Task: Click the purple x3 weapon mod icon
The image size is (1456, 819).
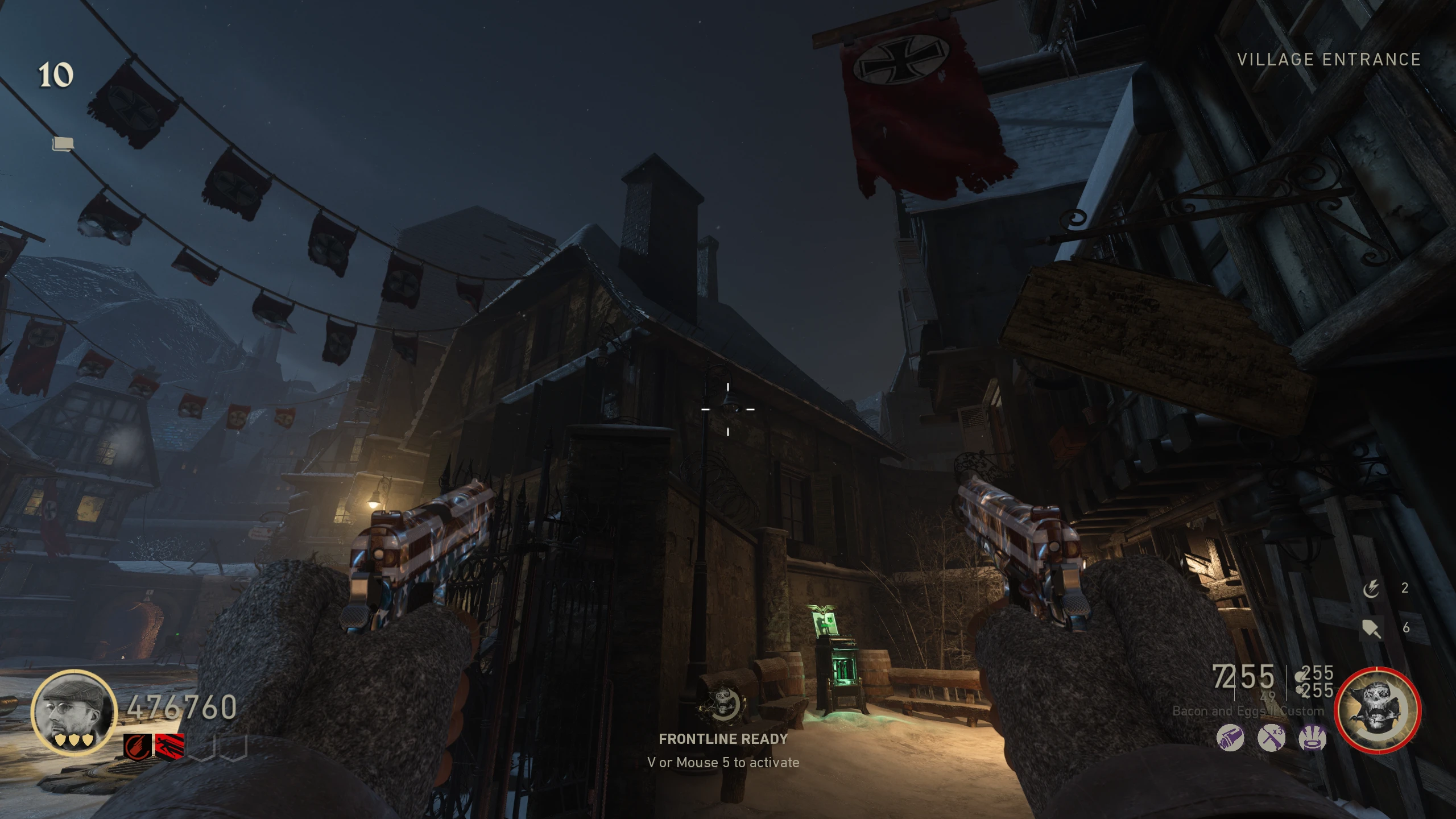Action: tap(1271, 739)
